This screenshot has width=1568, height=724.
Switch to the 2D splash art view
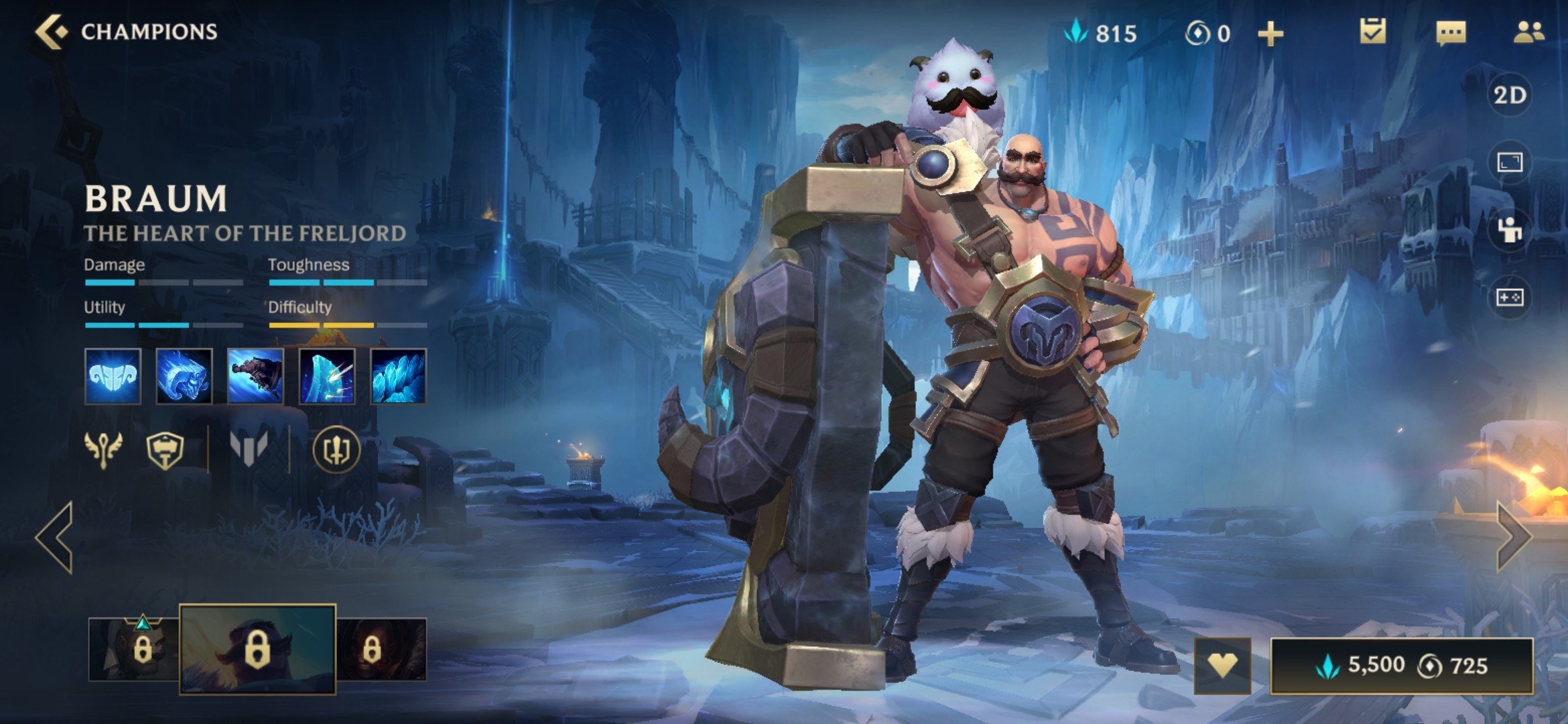click(1510, 95)
